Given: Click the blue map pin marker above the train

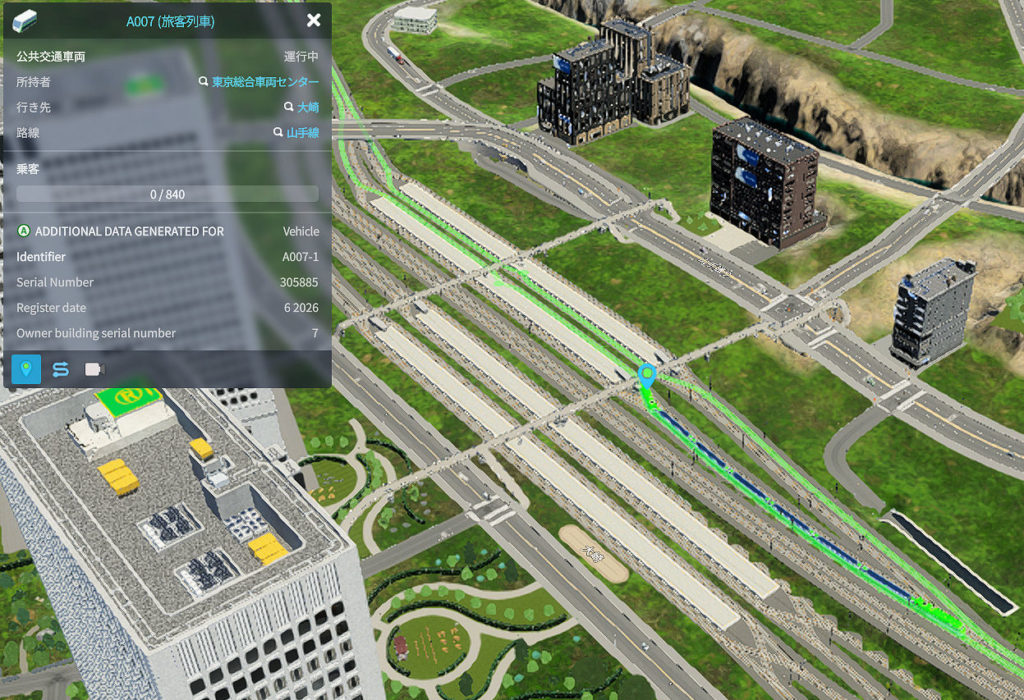Looking at the screenshot, I should coord(647,377).
